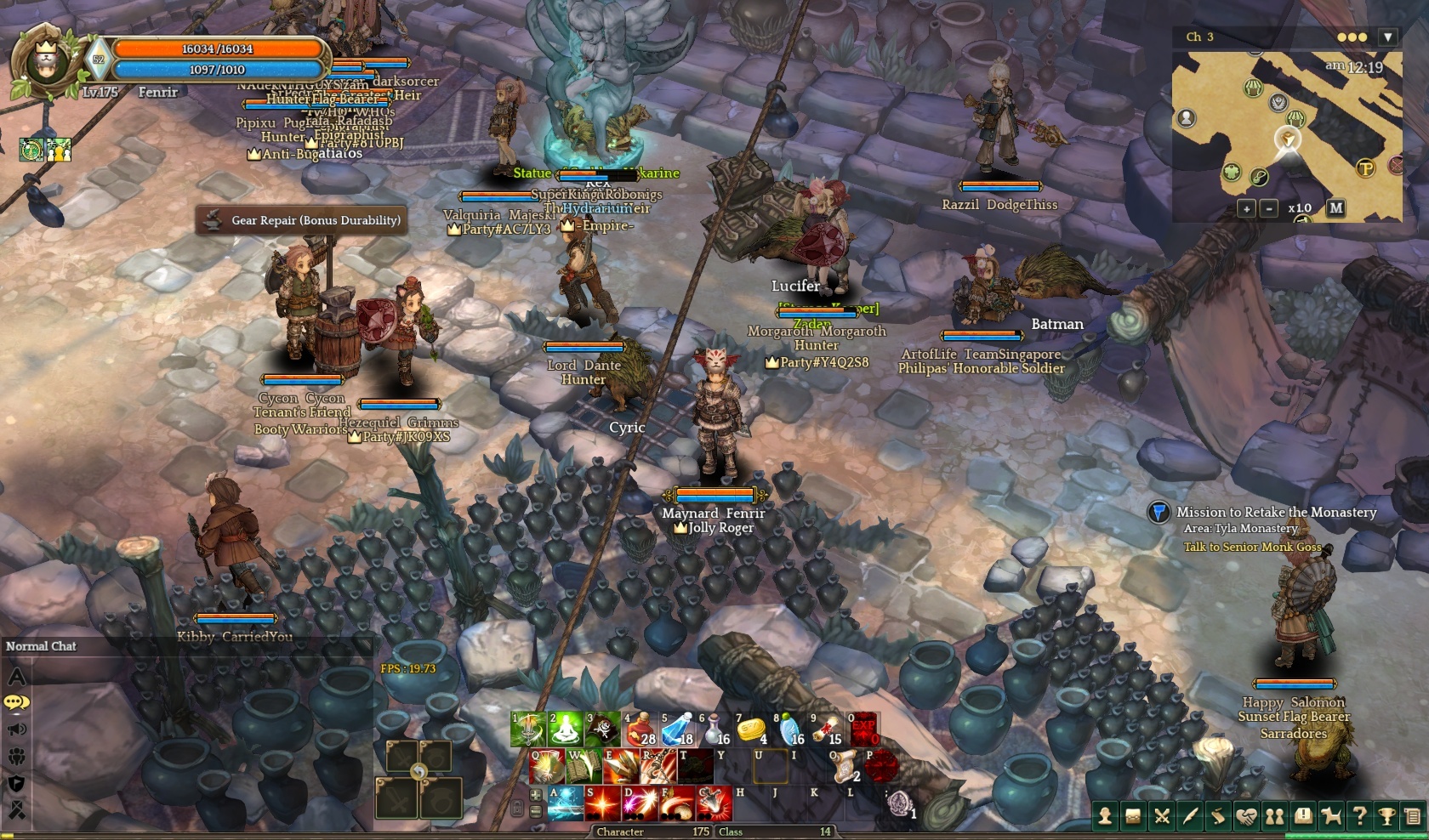Open the inventory bag menu button
The image size is (1429, 840).
point(1133,817)
